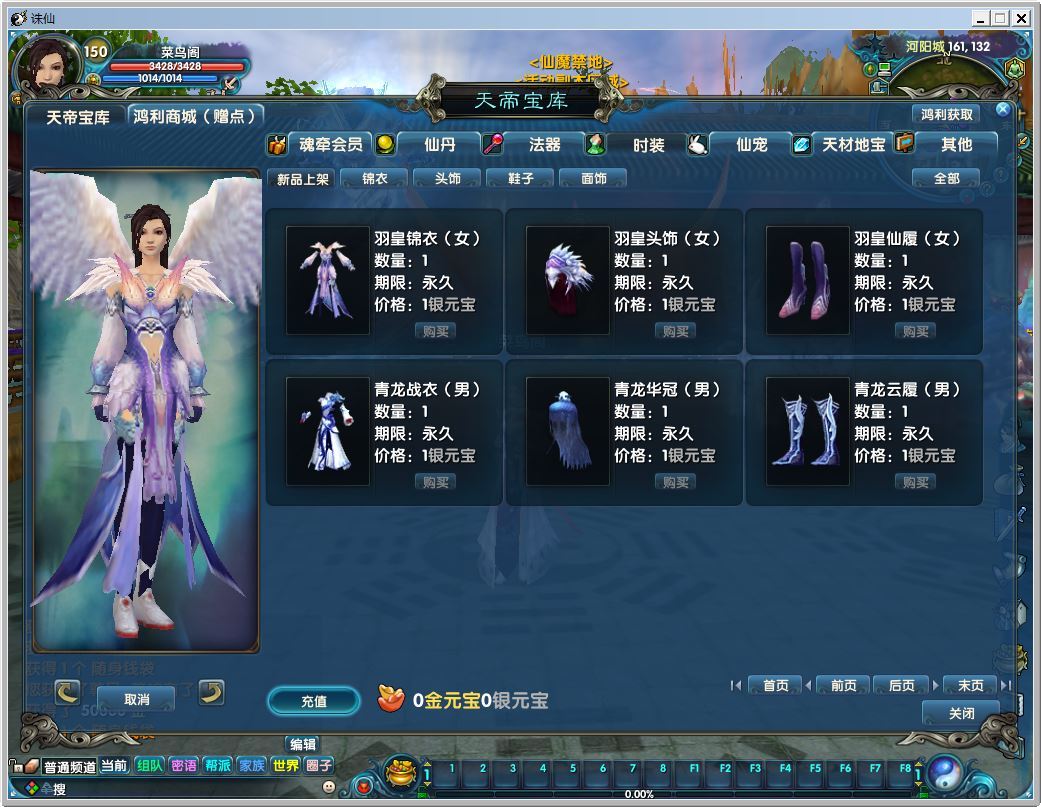Click the 充值 recharge button
Image resolution: width=1041 pixels, height=807 pixels.
[313, 701]
